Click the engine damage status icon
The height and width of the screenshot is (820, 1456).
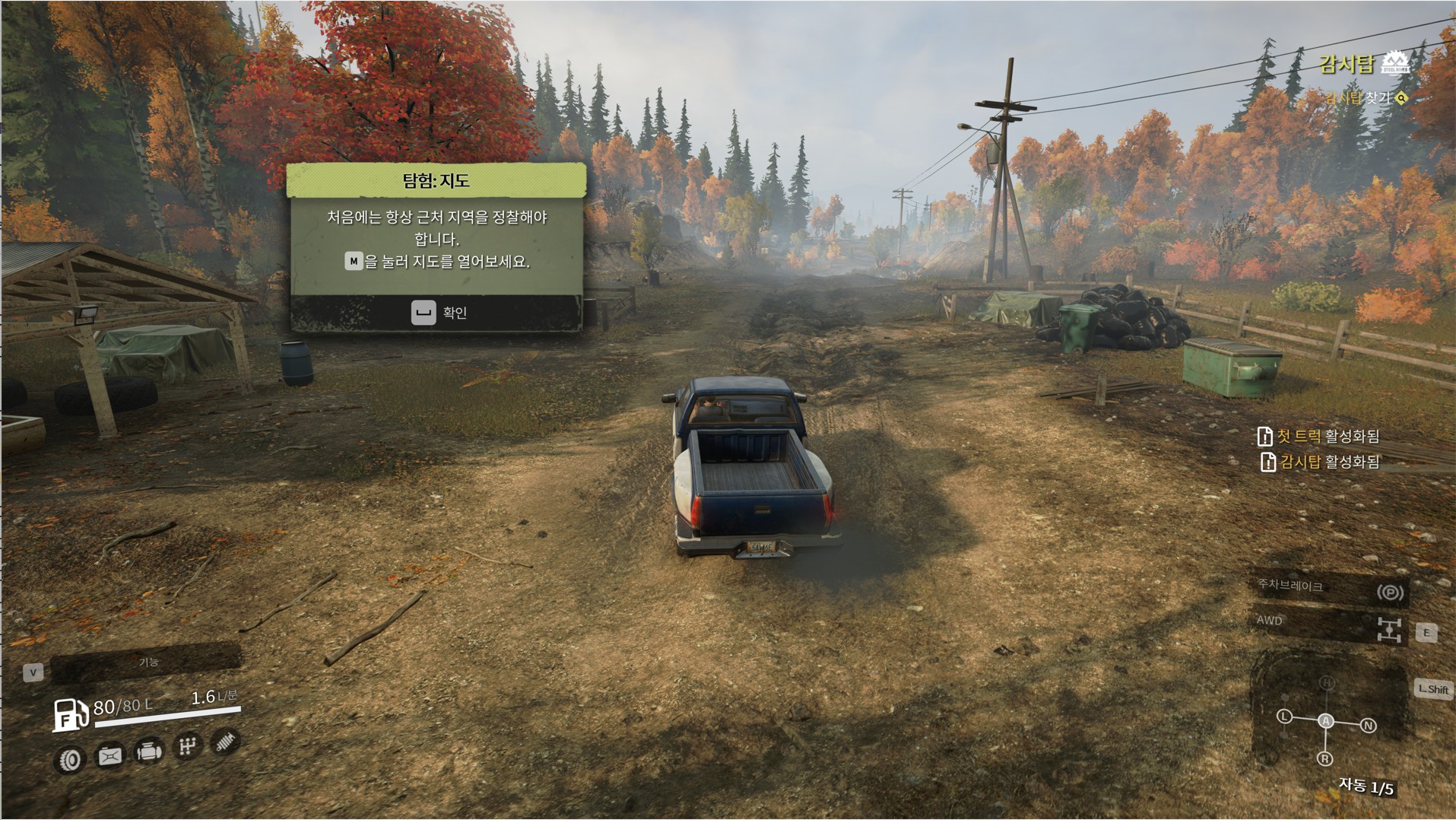tap(148, 752)
